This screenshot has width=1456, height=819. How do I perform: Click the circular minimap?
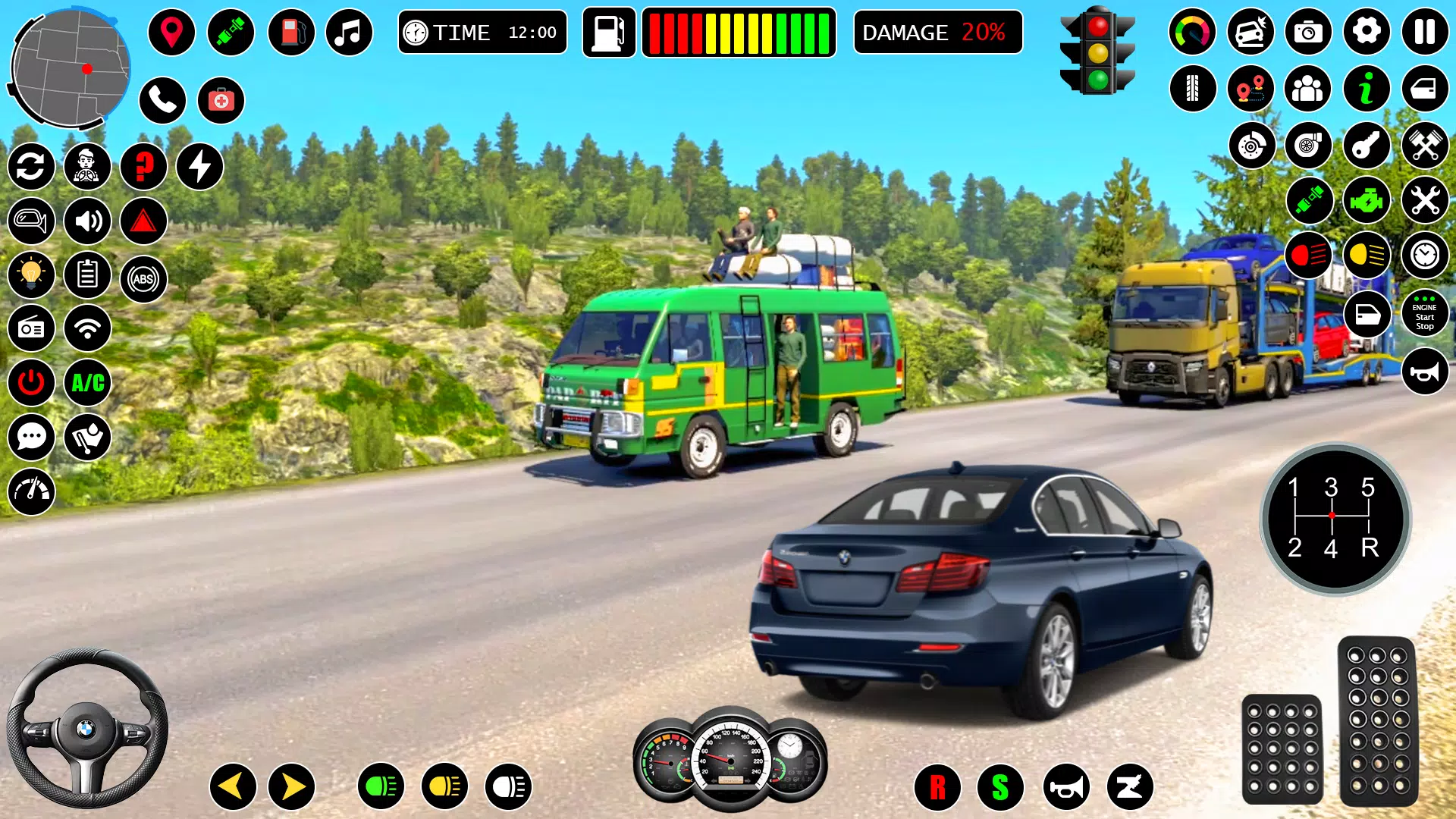[70, 68]
